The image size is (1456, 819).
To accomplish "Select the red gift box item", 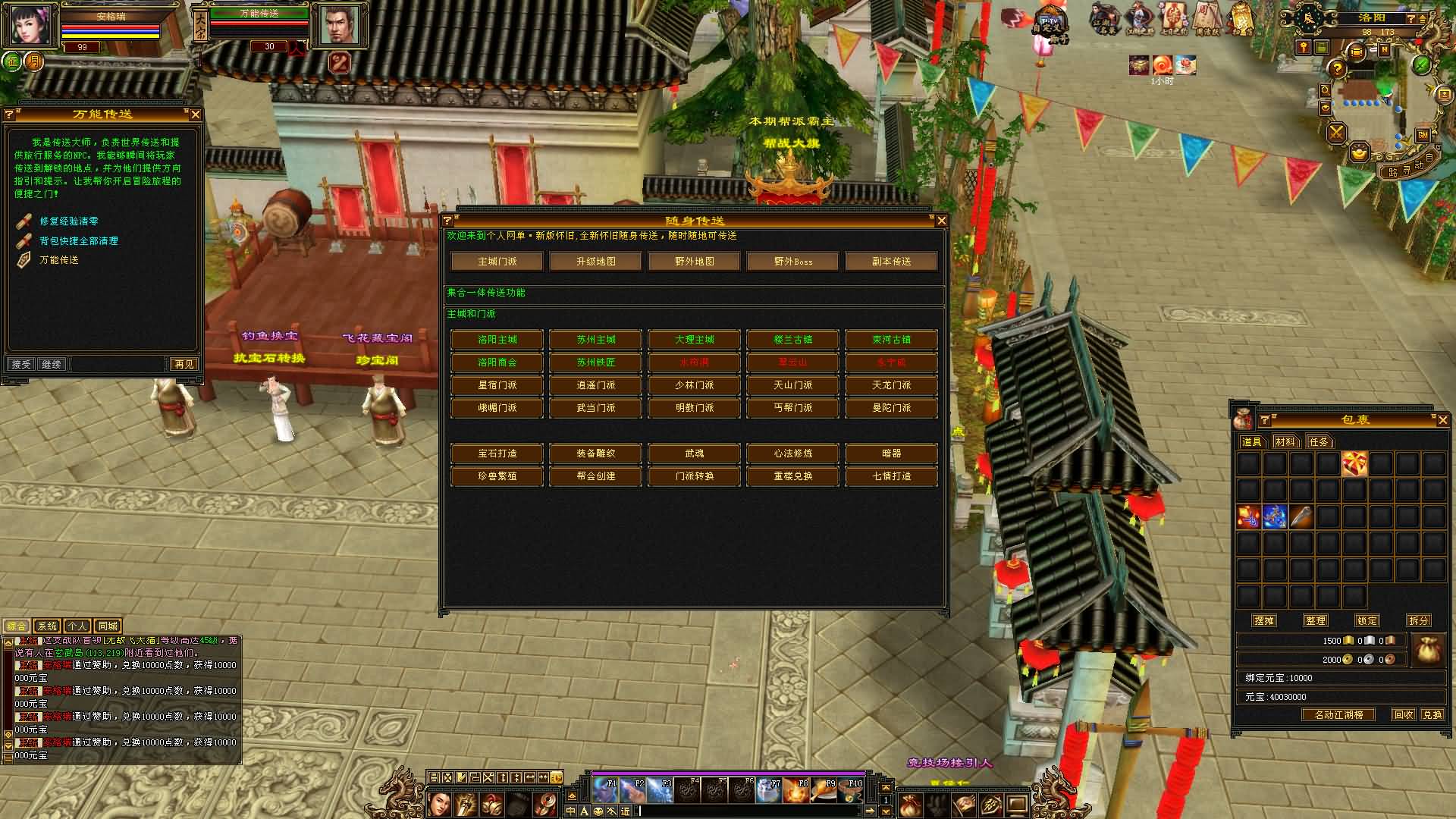I will (x=1354, y=463).
